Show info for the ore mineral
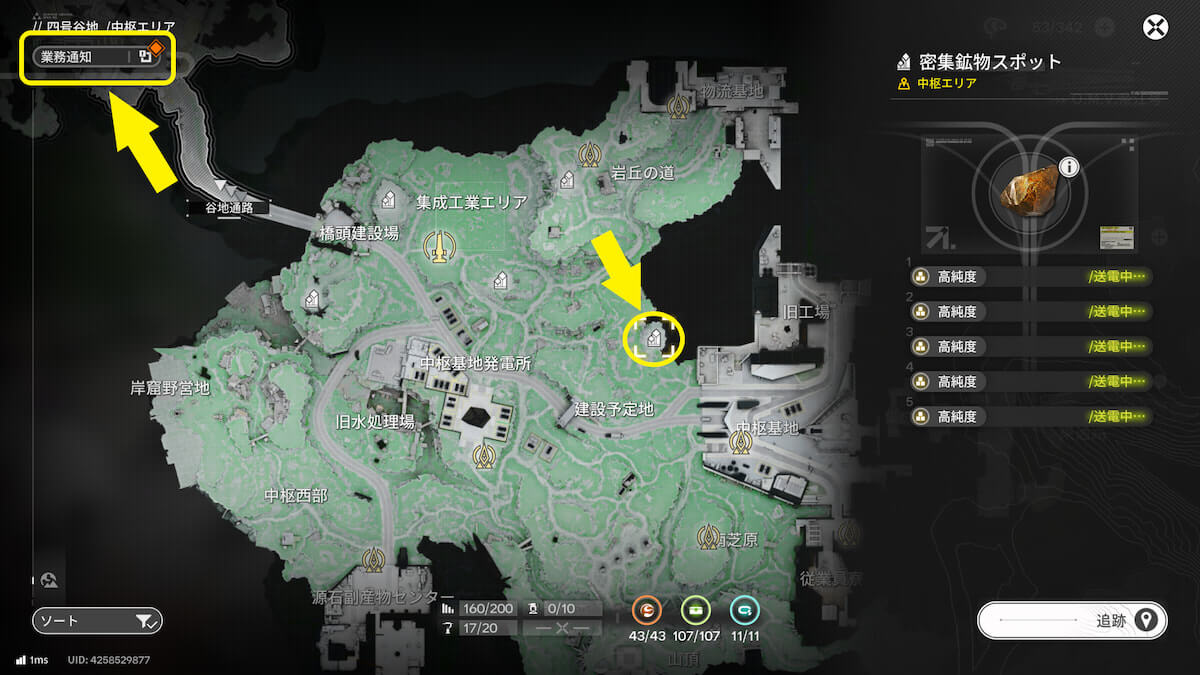The width and height of the screenshot is (1200, 675). tap(1069, 167)
